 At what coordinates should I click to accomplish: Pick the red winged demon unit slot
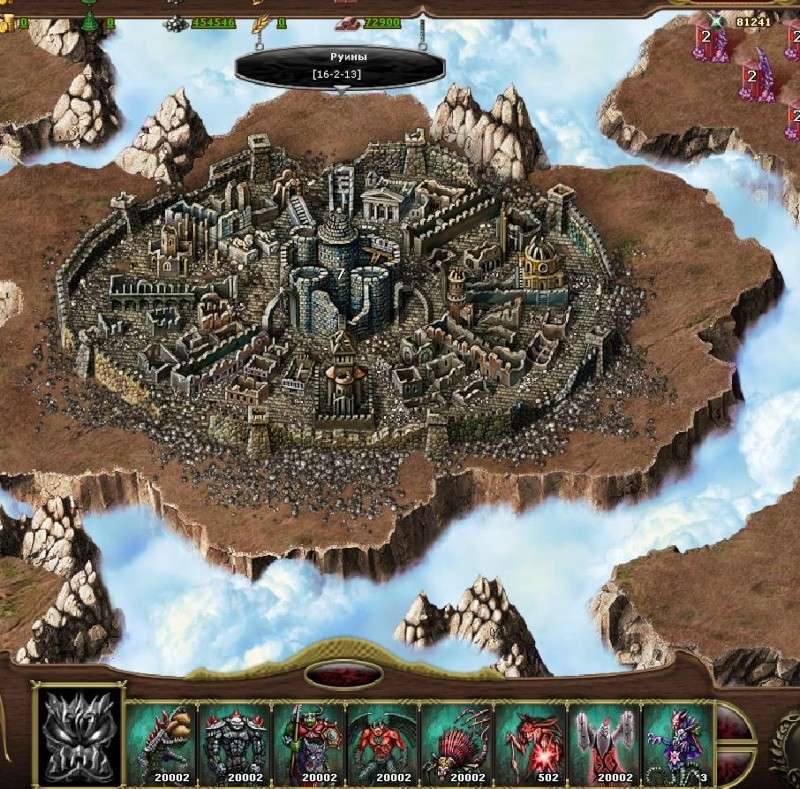[x=383, y=743]
